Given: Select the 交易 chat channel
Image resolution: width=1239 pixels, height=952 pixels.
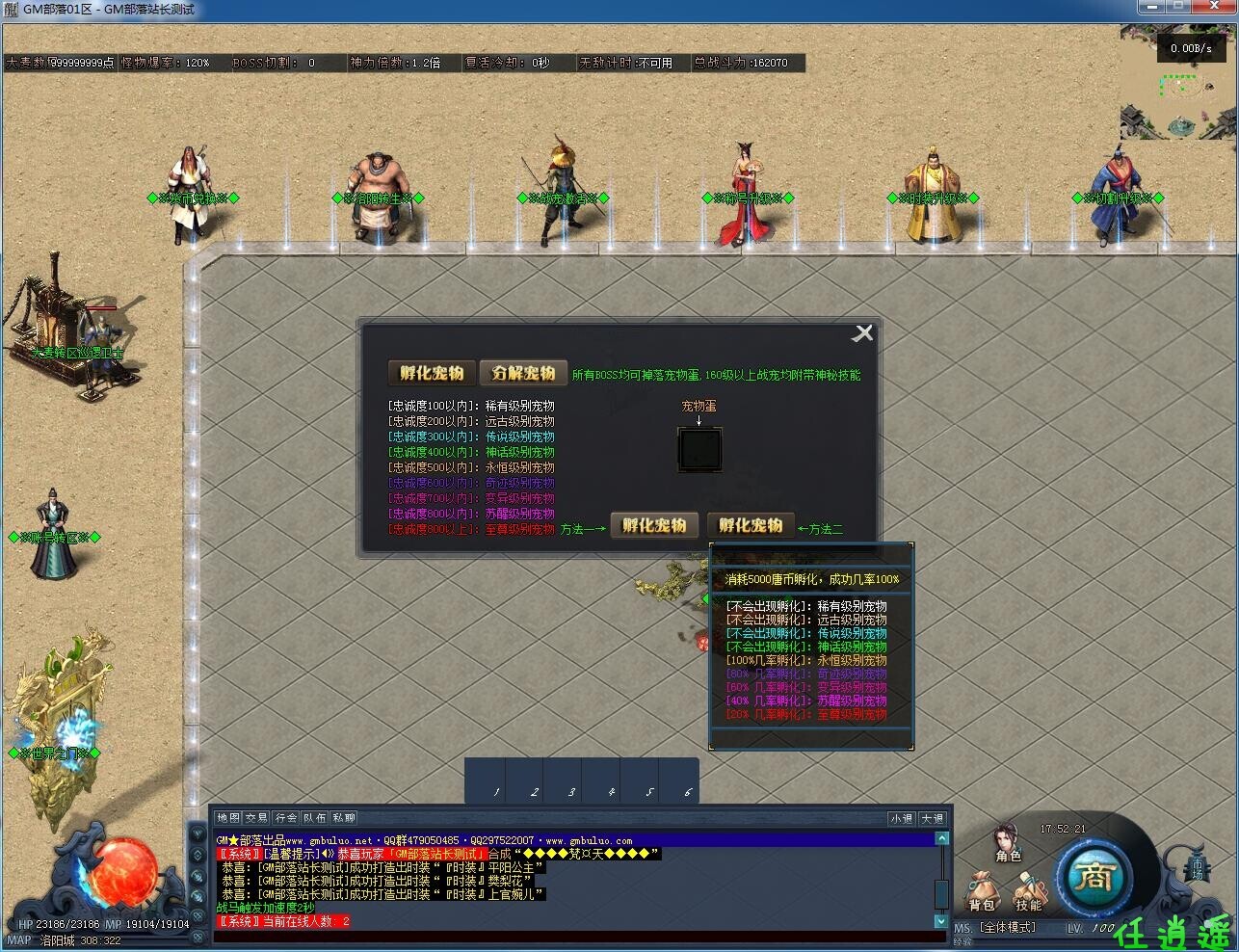Looking at the screenshot, I should pos(258,817).
